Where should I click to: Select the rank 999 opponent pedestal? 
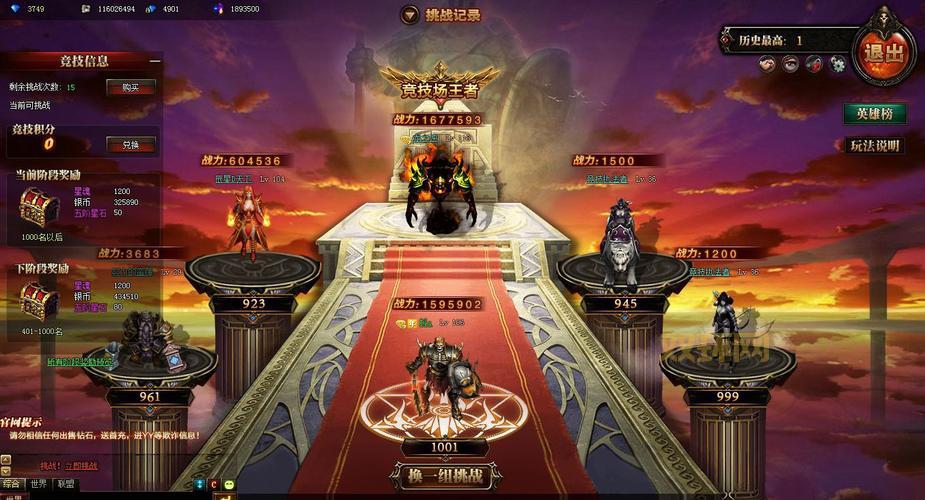click(727, 397)
